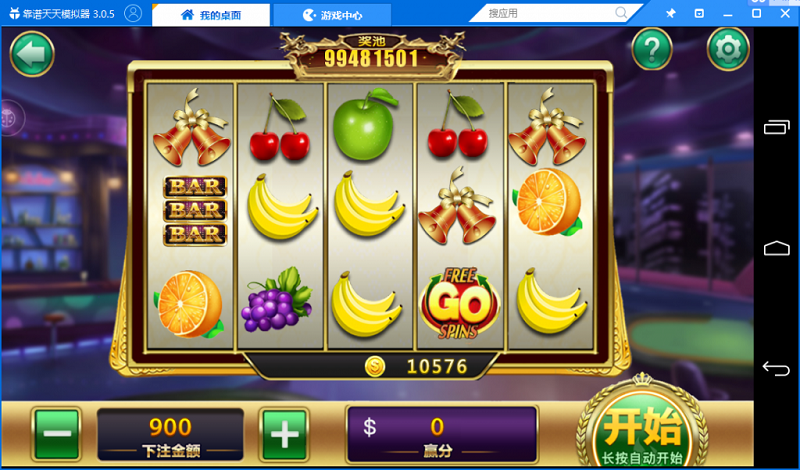
Task: Open the gear settings button
Action: (x=727, y=48)
